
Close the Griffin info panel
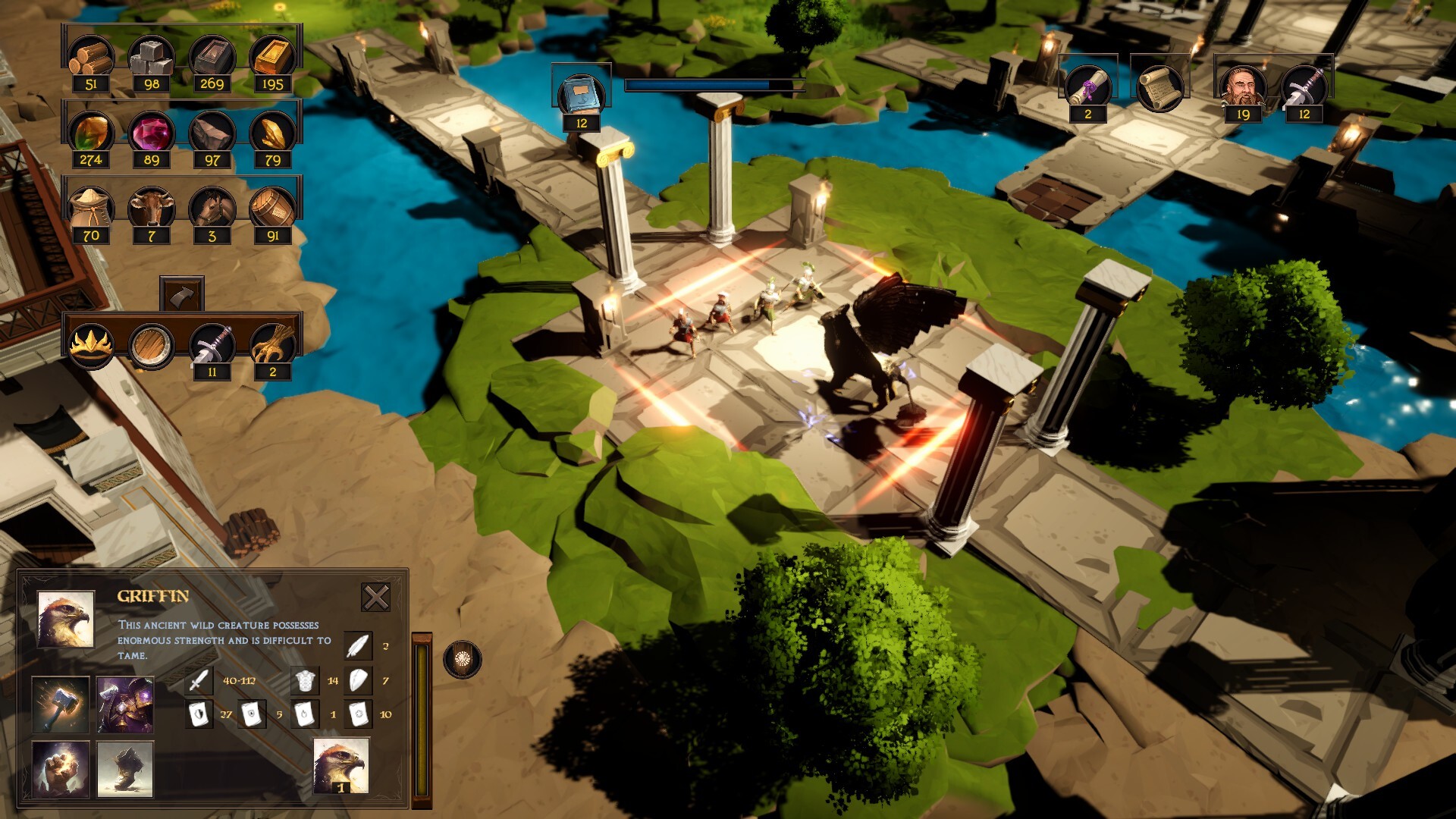(375, 598)
